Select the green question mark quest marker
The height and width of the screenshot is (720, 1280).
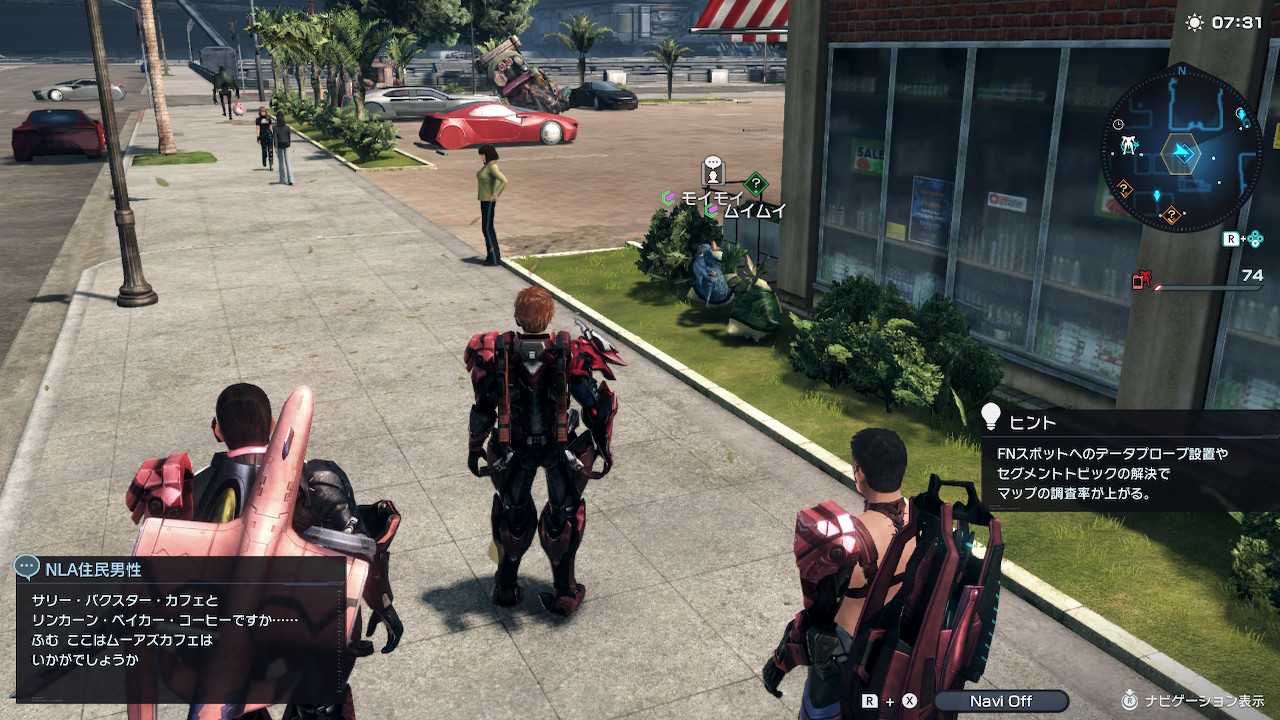pos(757,184)
